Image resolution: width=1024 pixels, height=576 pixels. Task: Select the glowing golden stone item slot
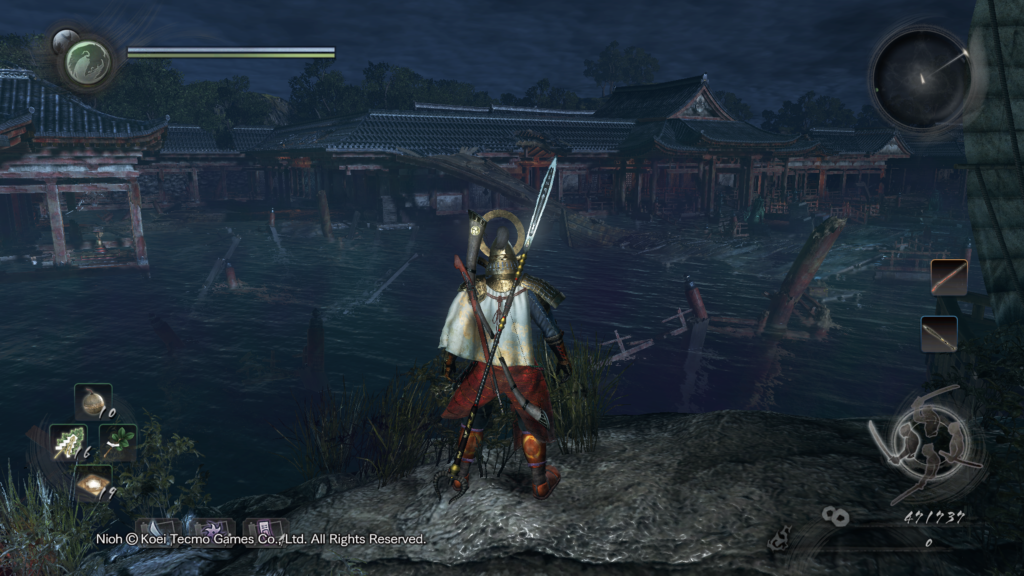click(93, 484)
